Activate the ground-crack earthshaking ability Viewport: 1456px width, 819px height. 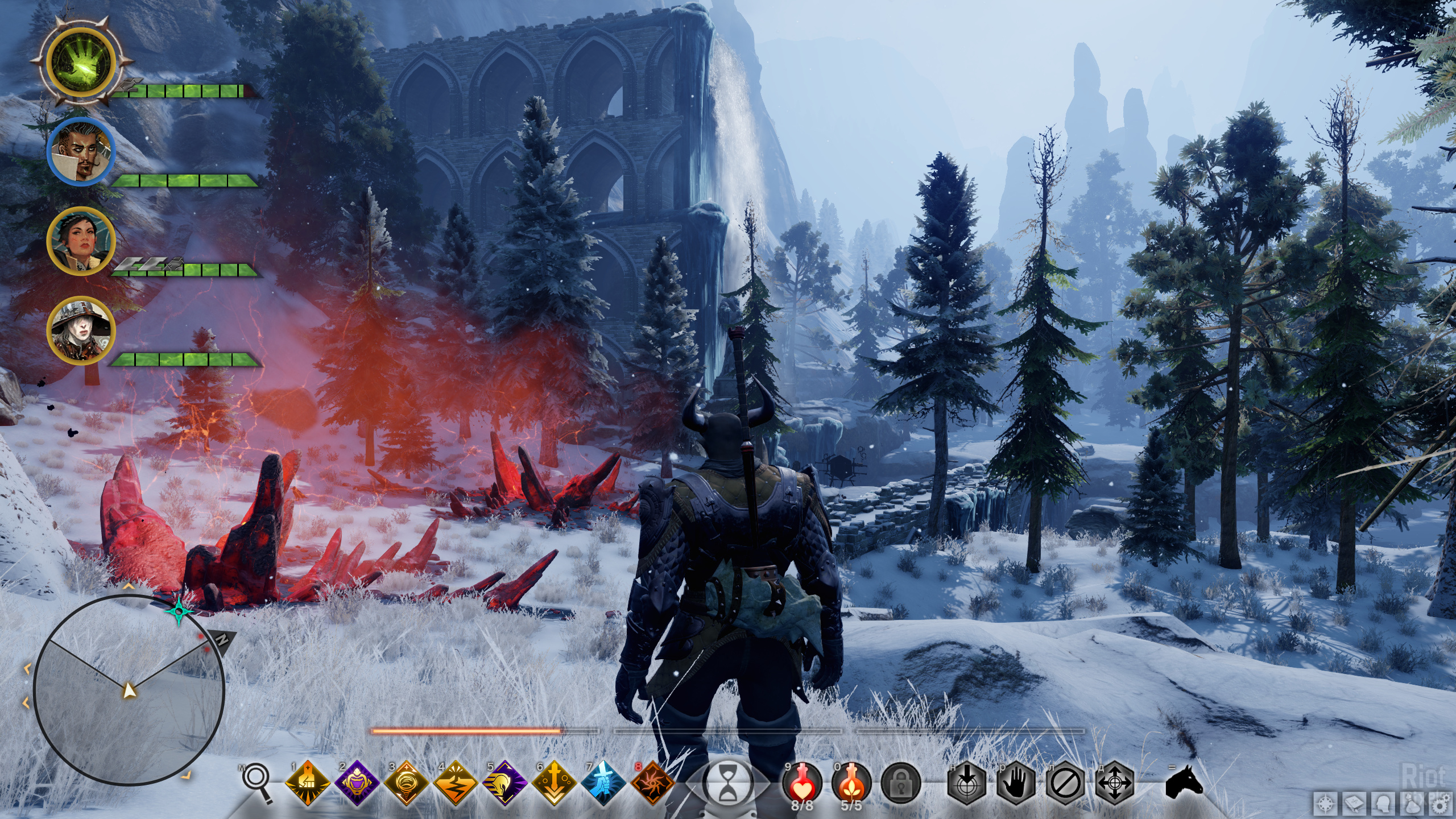tap(455, 783)
